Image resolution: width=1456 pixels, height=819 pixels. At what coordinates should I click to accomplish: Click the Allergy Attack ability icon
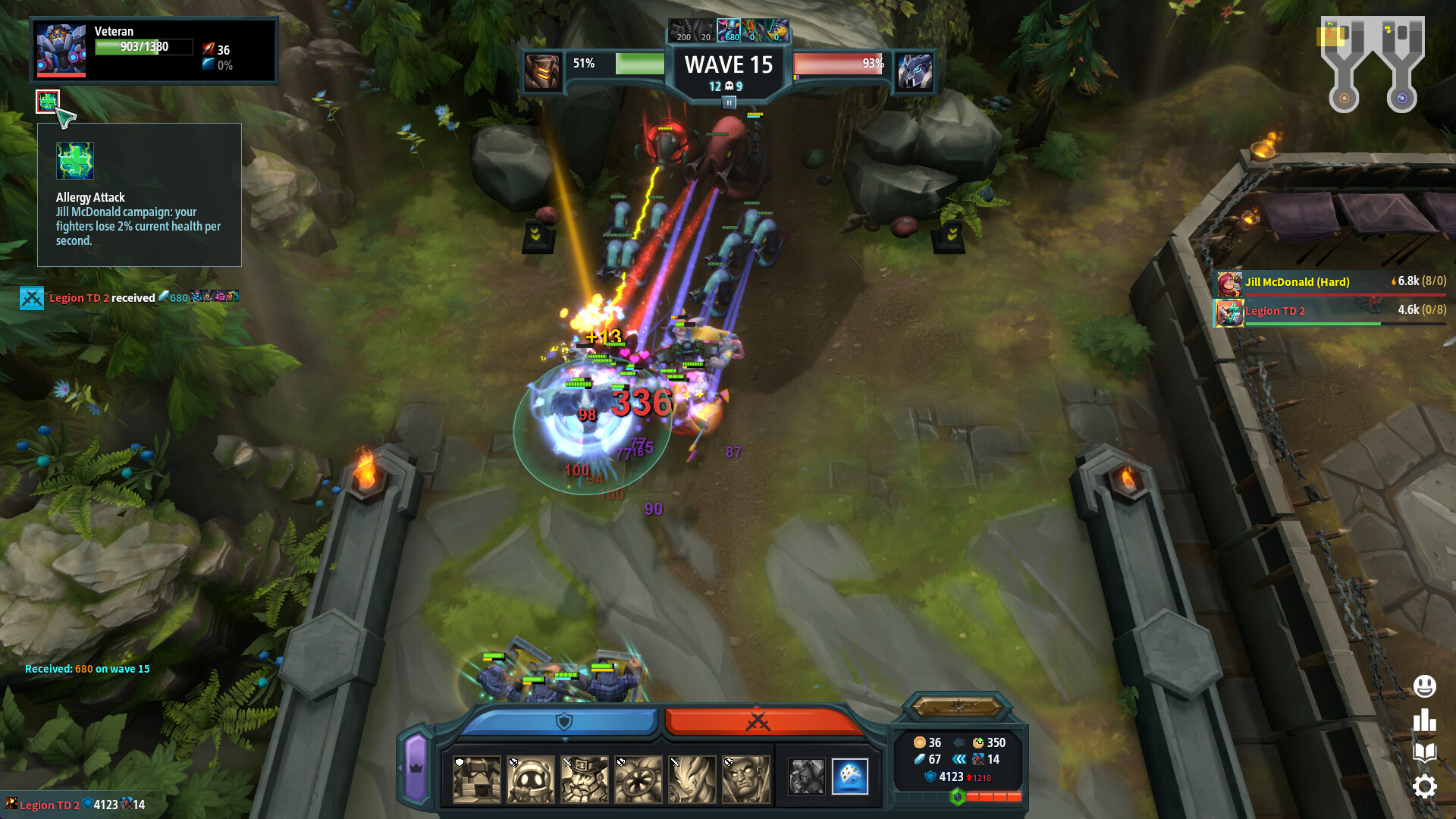[47, 100]
